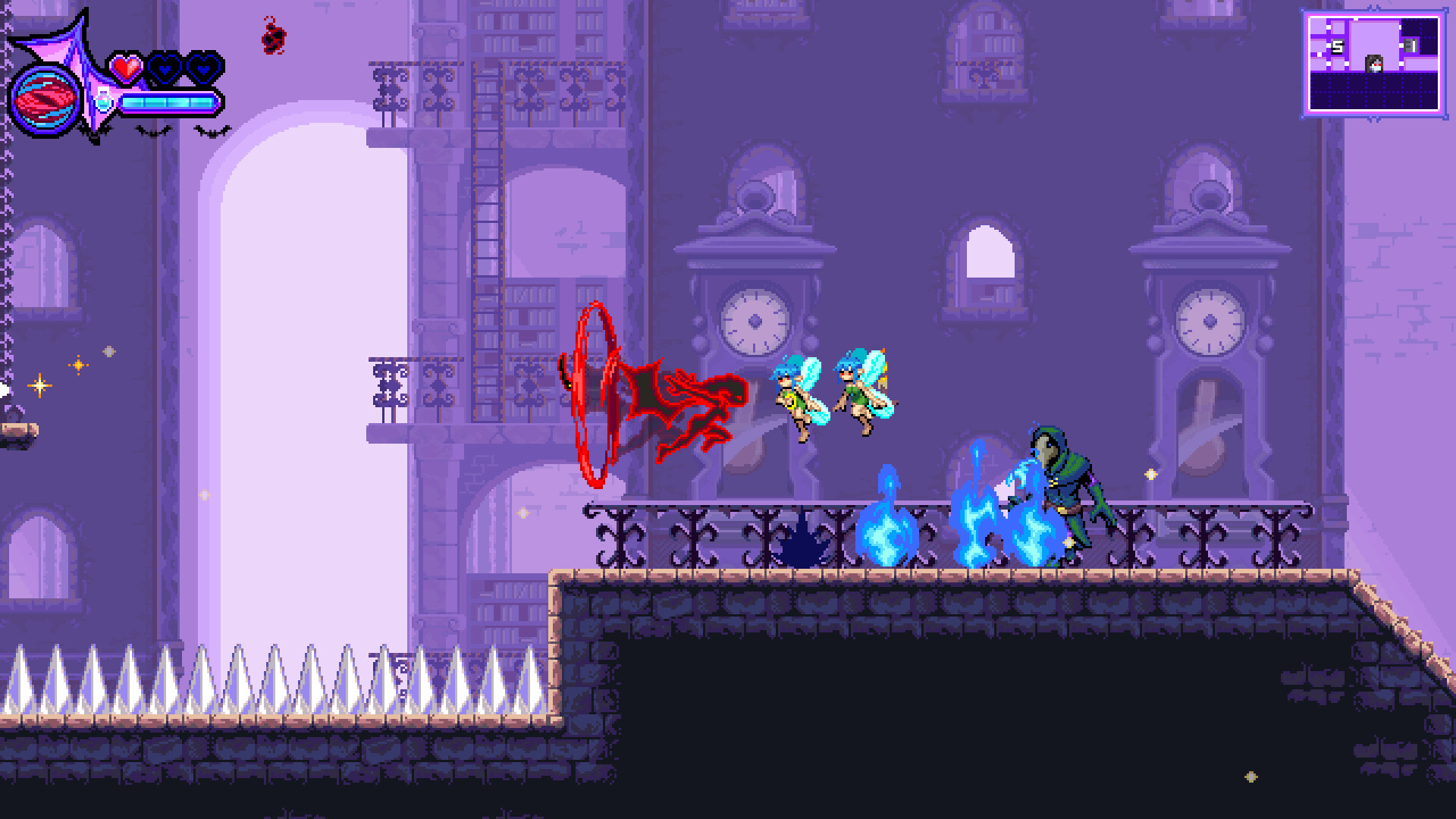Click the blue energy bar in the HUD
This screenshot has width=1456, height=819.
168,101
